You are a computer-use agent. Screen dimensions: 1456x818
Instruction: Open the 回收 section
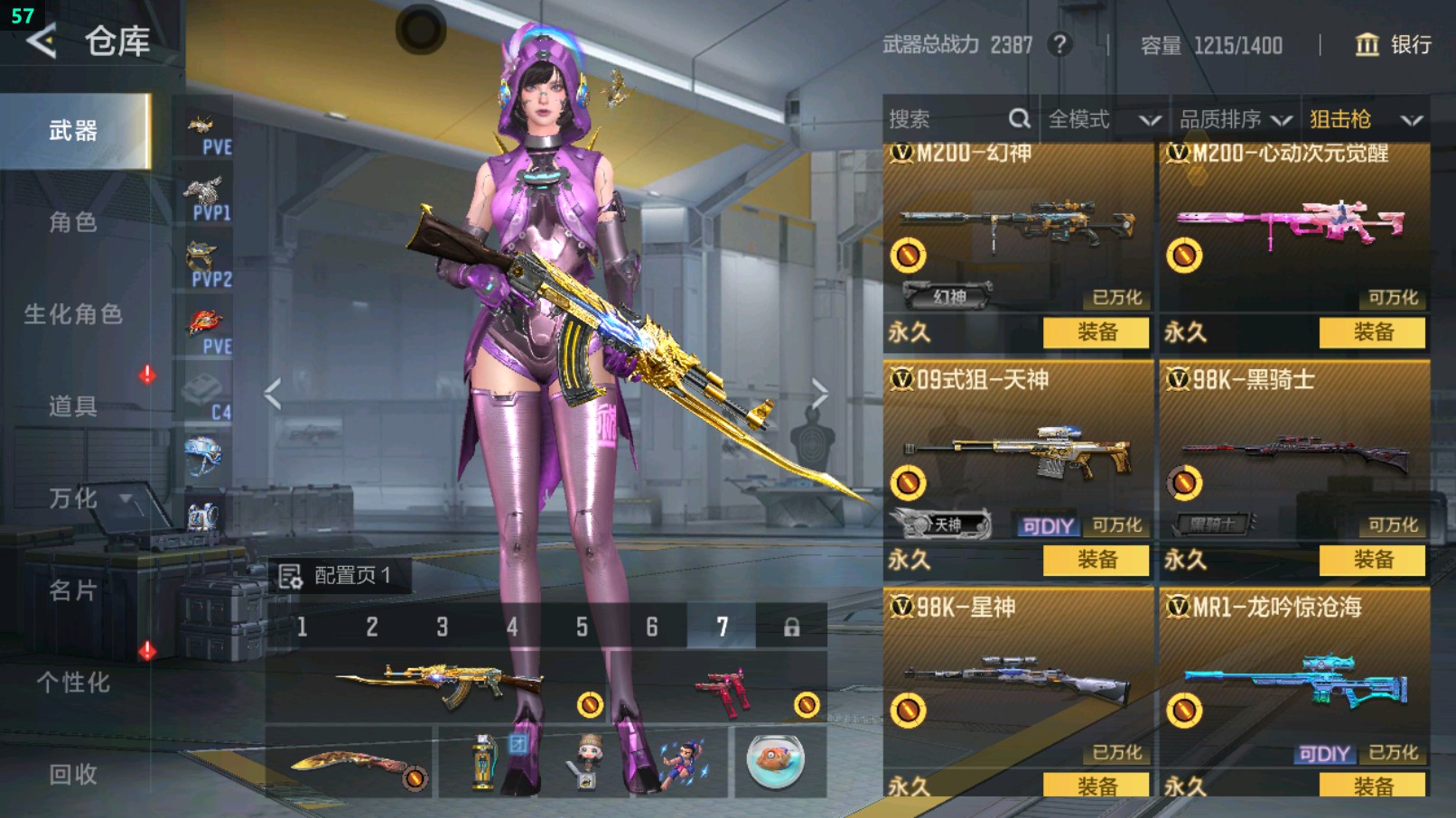[x=73, y=774]
